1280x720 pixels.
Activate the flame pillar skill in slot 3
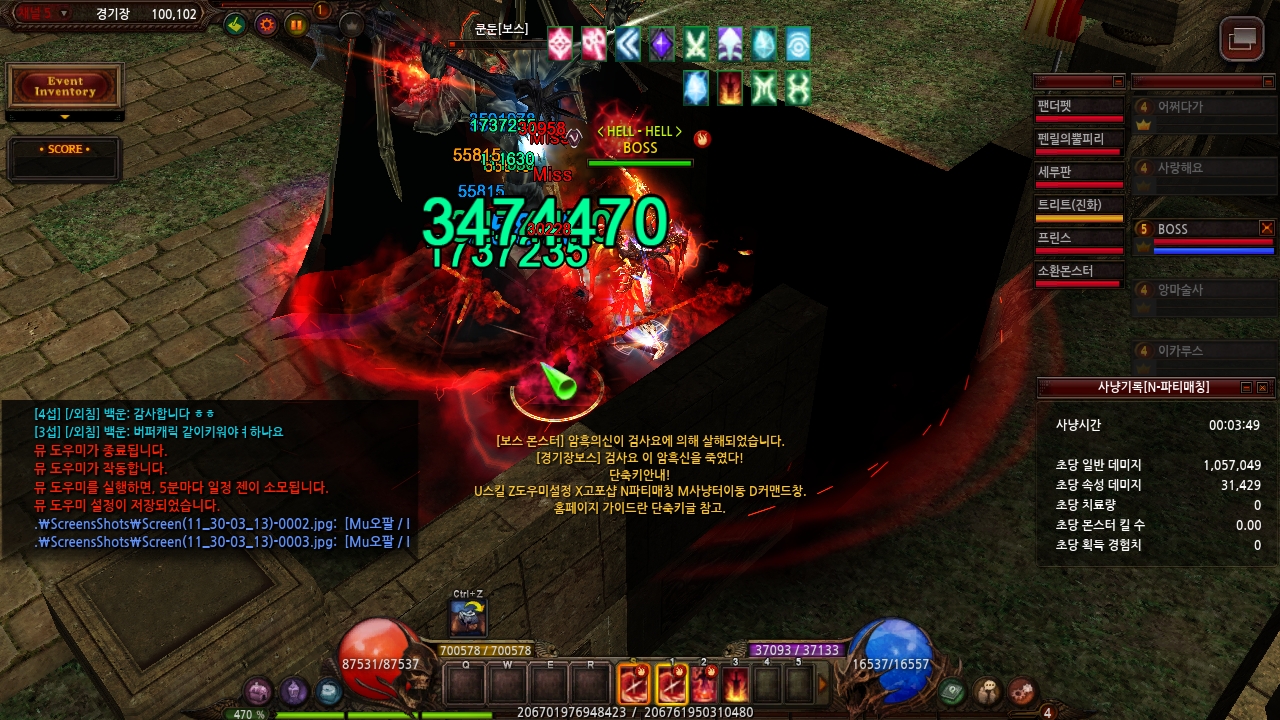click(736, 685)
